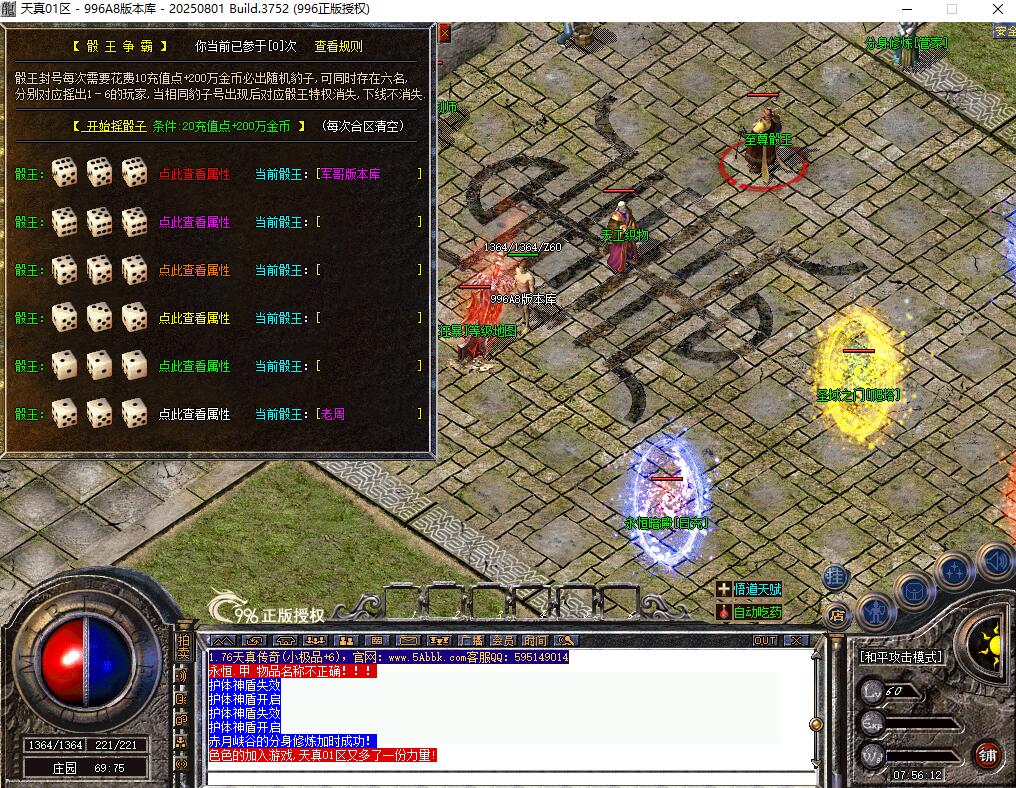Open the 会员 member button
Viewport: 1016px width, 788px height.
503,640
